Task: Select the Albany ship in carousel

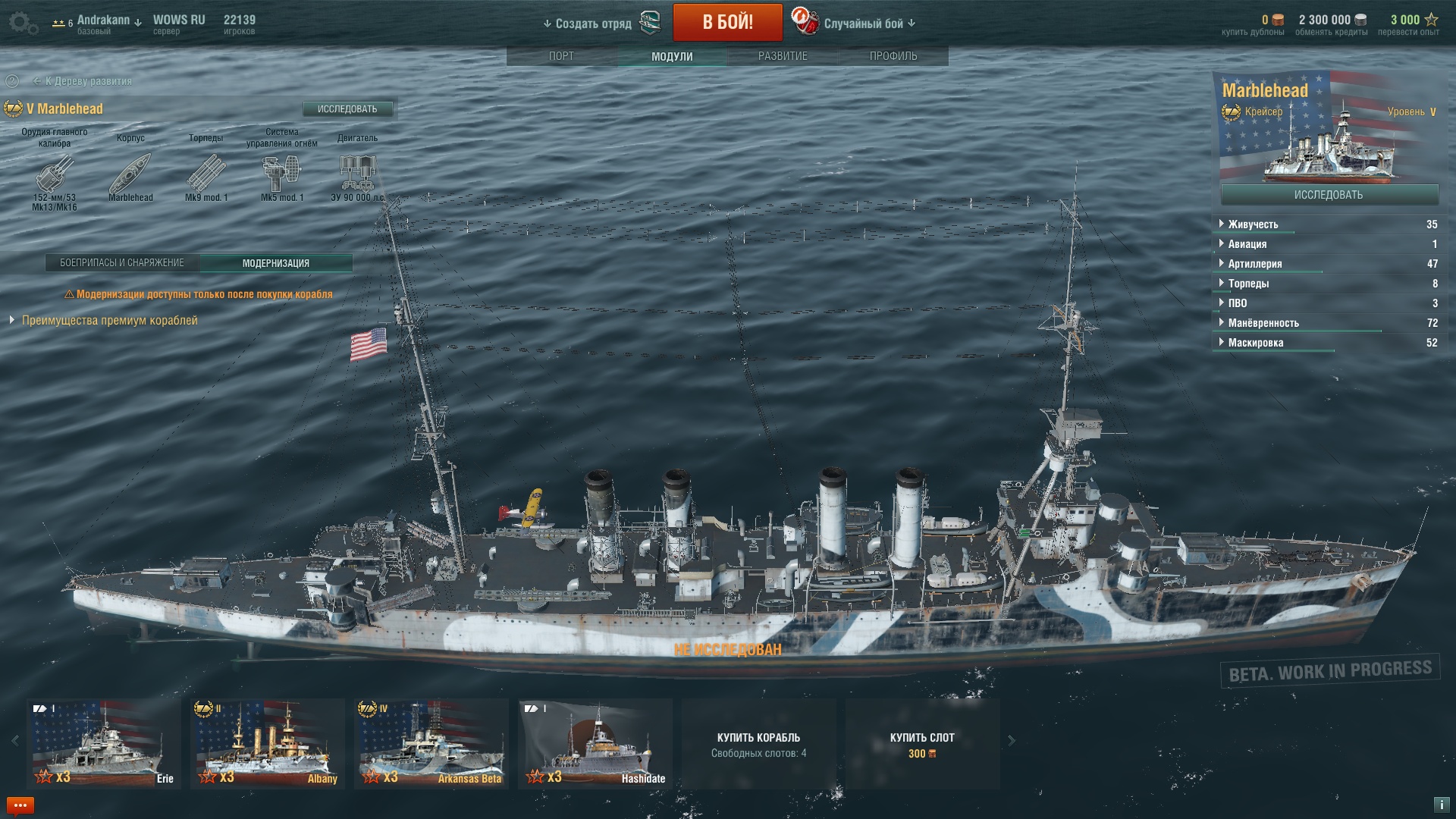Action: click(x=267, y=743)
